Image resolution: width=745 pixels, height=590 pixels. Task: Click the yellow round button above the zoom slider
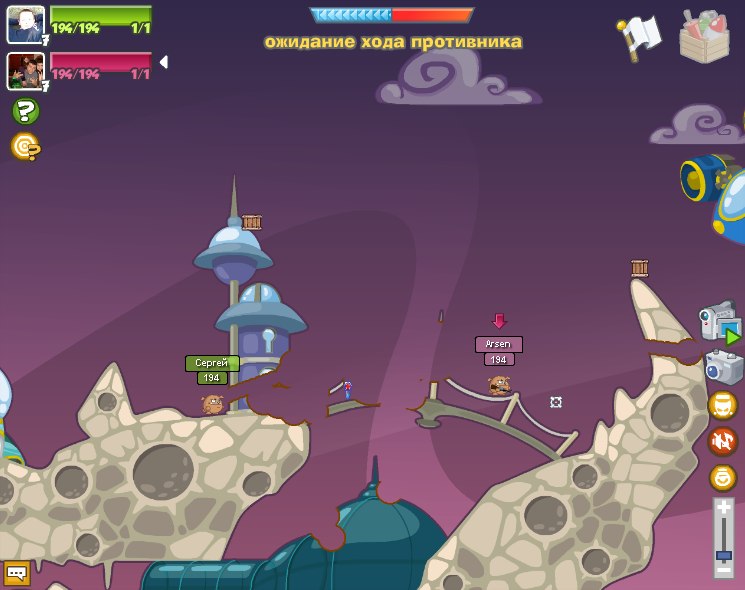pyautogui.click(x=722, y=477)
